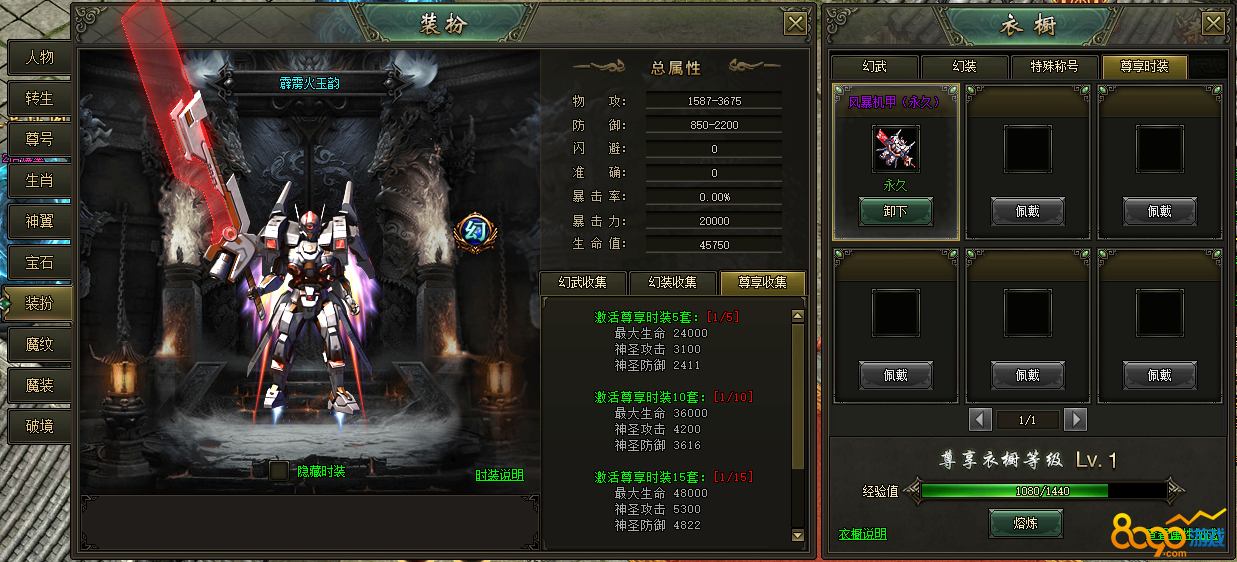Open the 时装说明 help link
Screen dimensions: 1237x562
point(499,475)
